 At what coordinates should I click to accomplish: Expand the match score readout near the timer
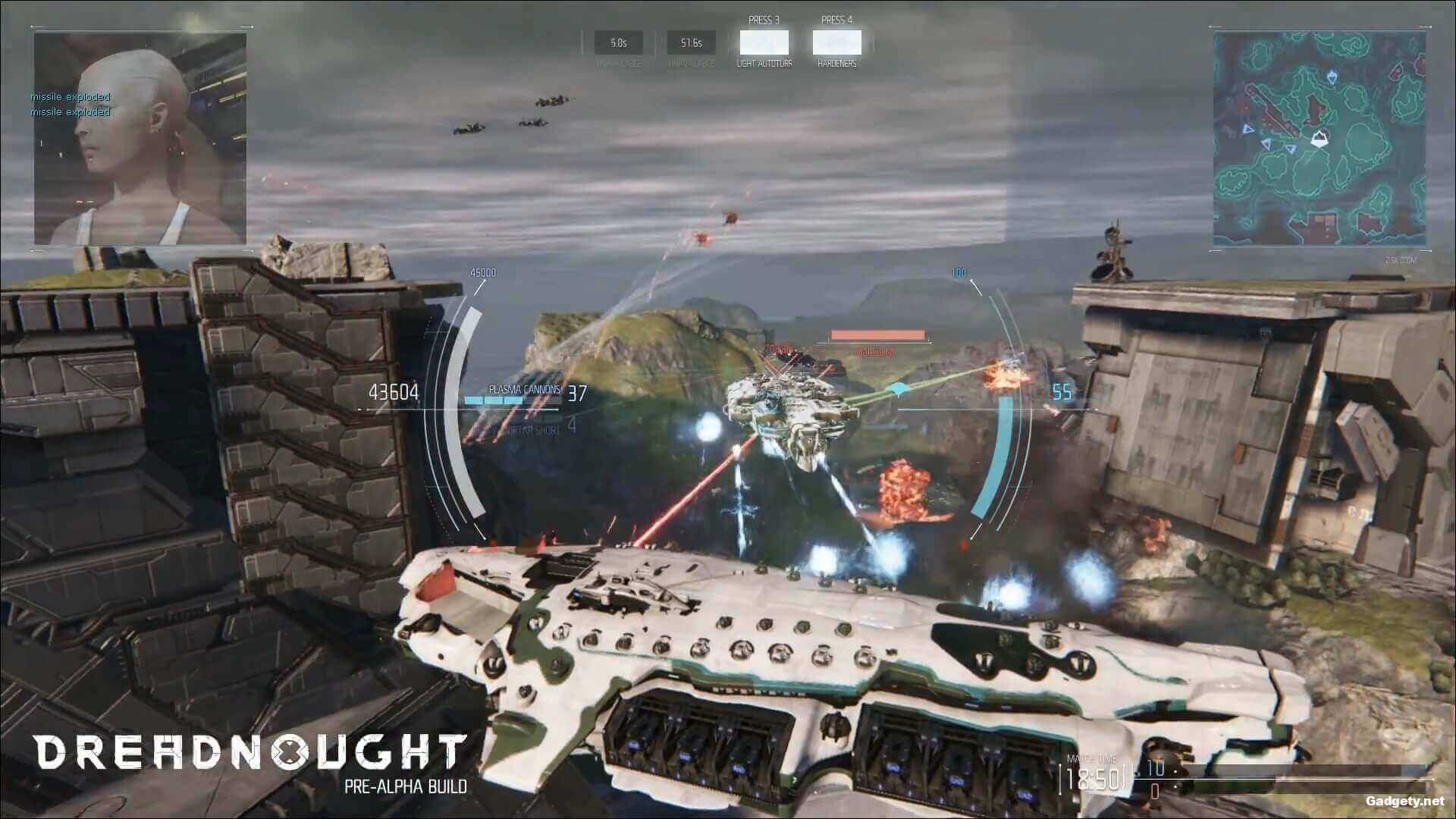(x=1156, y=773)
